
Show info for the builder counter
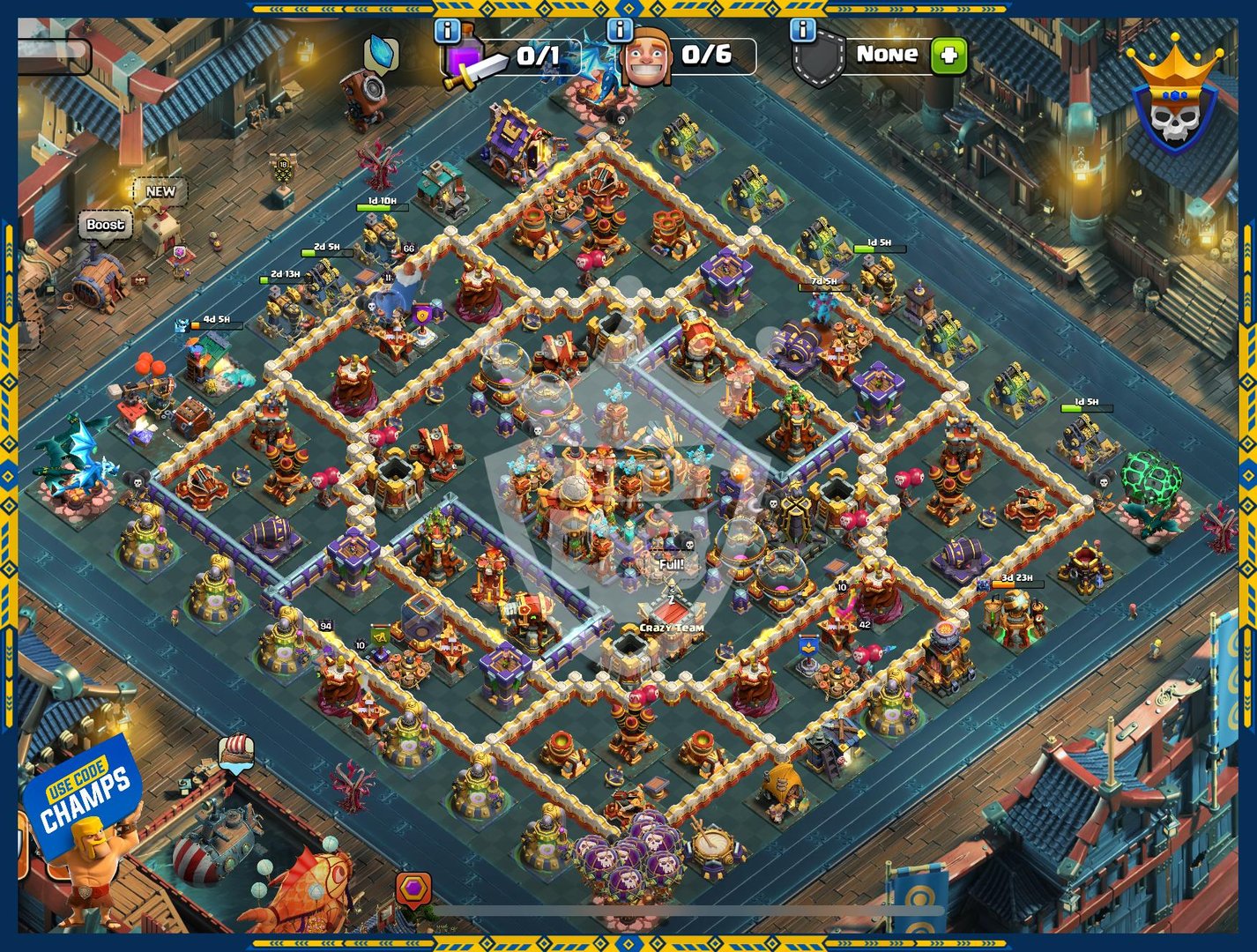coord(620,31)
